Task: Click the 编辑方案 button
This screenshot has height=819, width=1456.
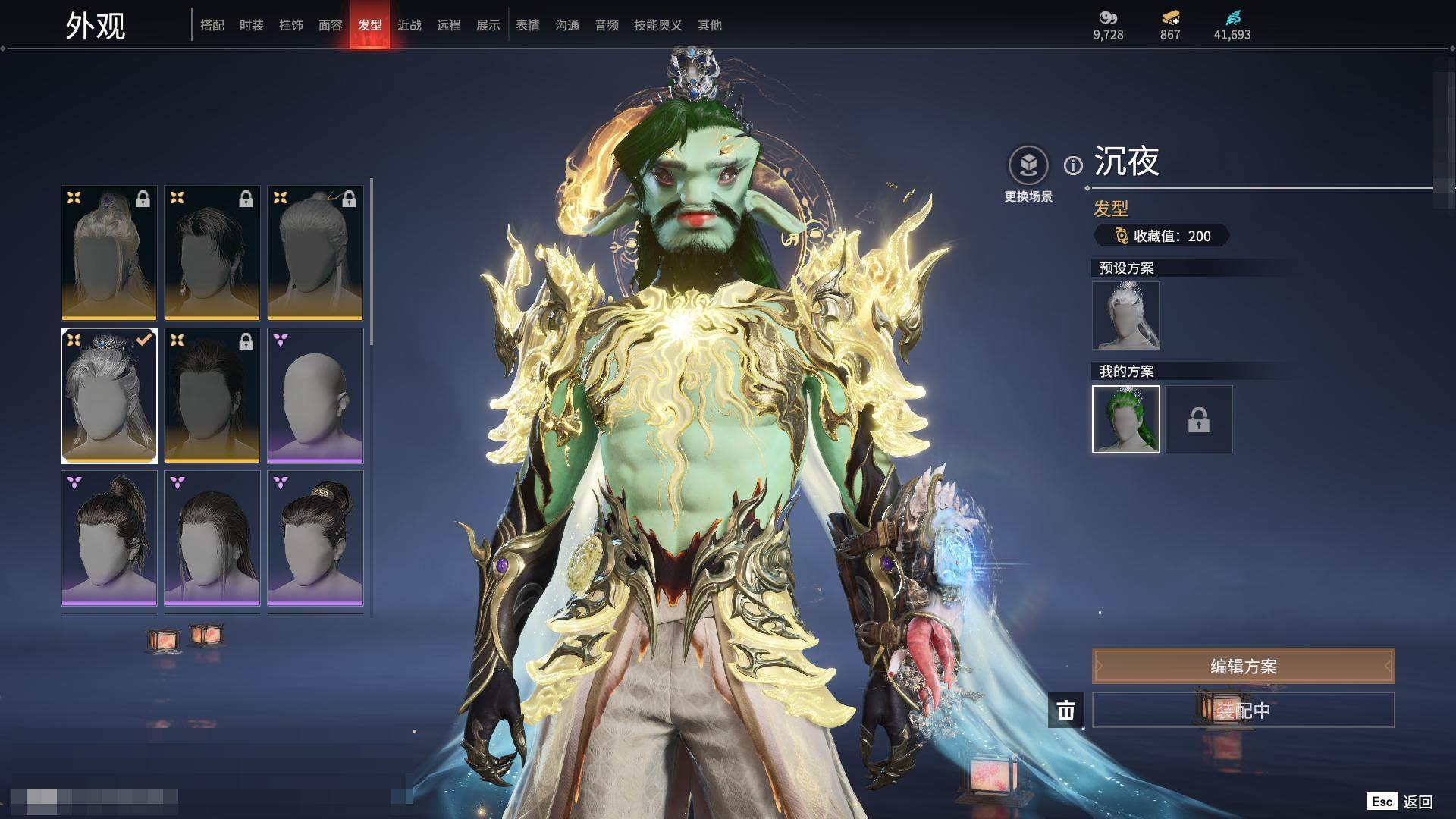Action: 1243,666
